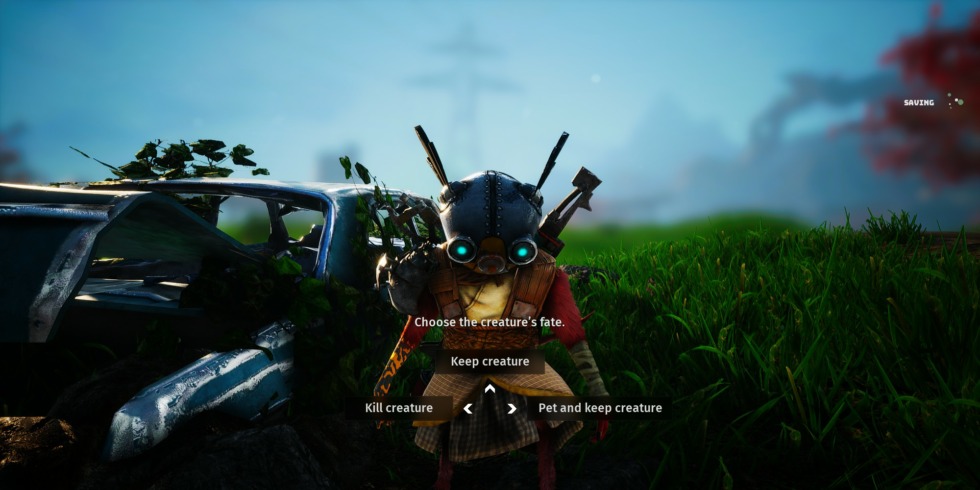Choose the Keep creature option

click(490, 362)
